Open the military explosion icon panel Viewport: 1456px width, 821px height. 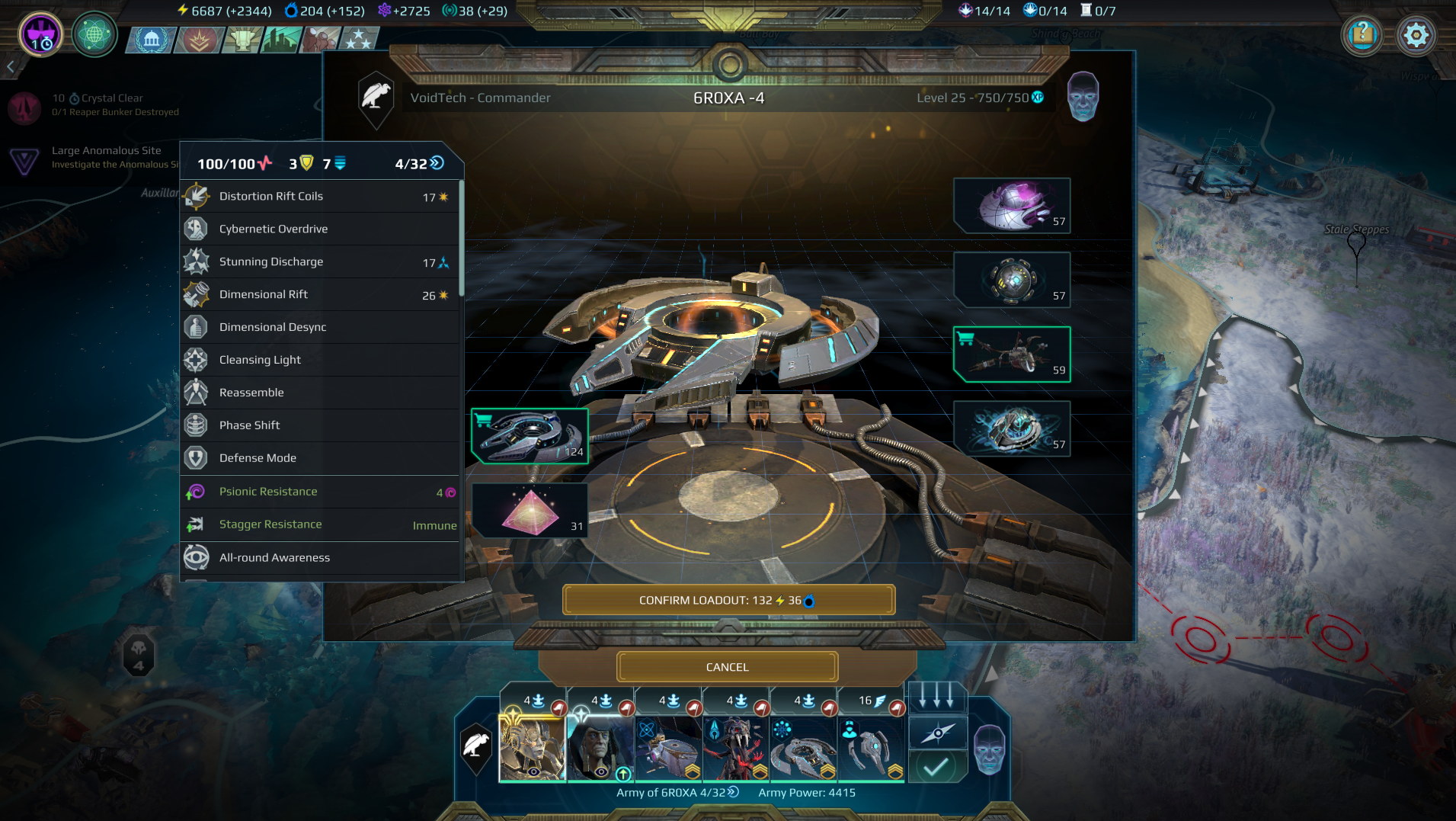(198, 40)
